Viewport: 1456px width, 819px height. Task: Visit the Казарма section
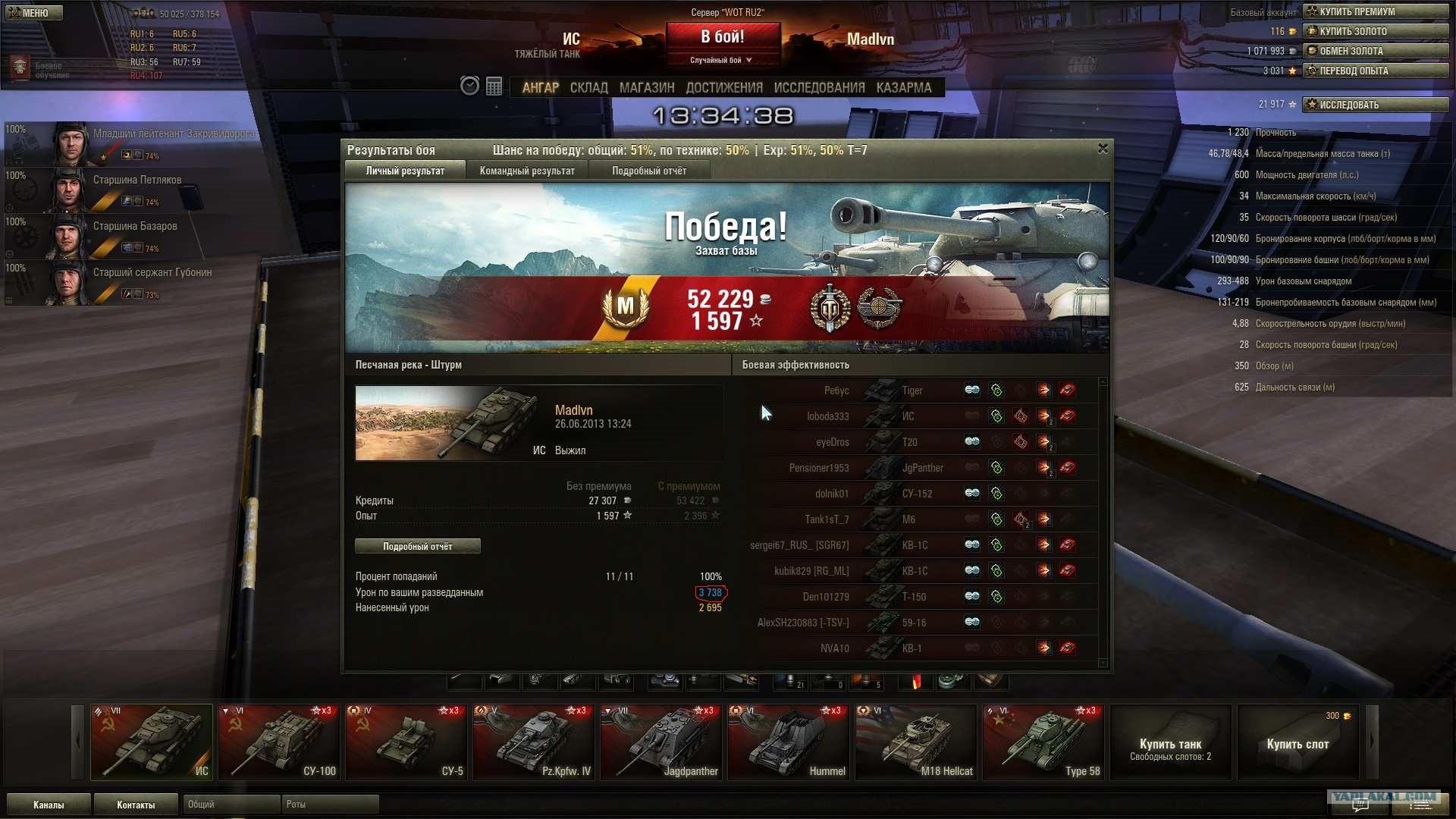coord(904,88)
